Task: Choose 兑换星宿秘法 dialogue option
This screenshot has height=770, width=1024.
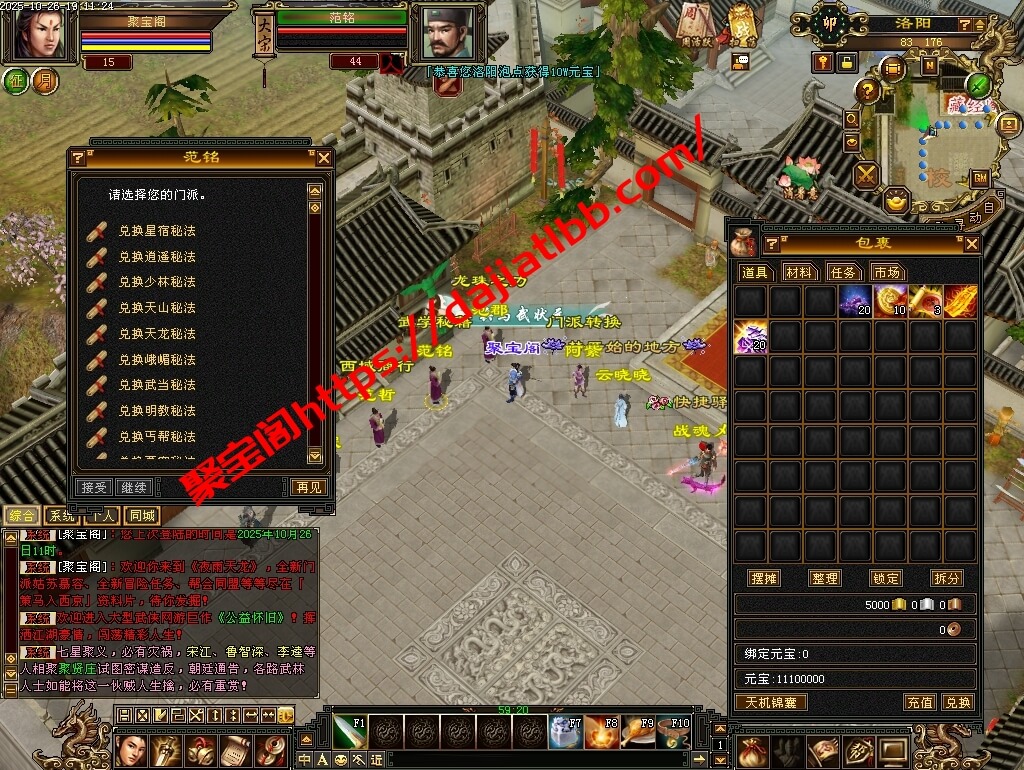Action: coord(156,230)
